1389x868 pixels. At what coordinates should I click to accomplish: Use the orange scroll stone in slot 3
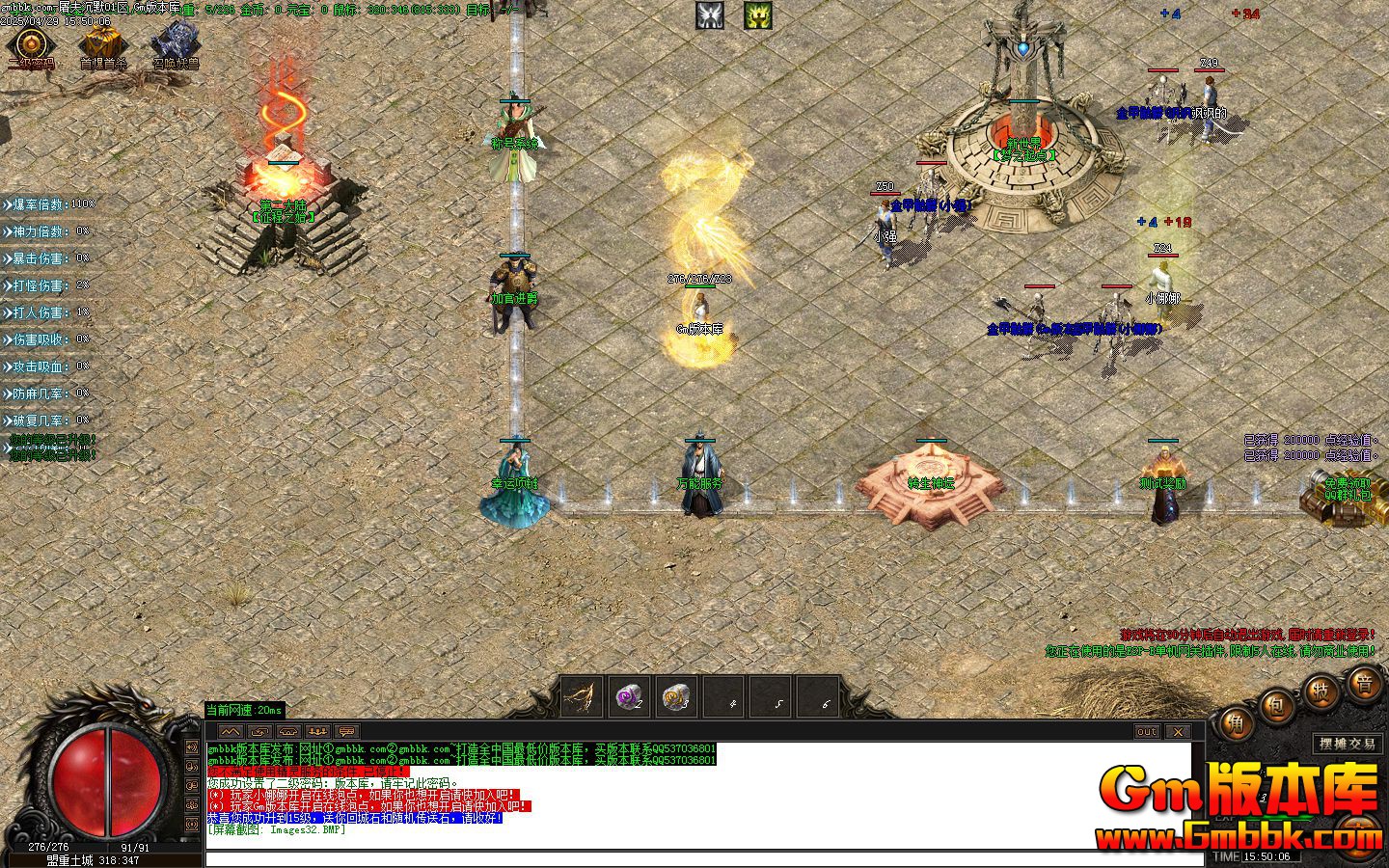pos(676,696)
